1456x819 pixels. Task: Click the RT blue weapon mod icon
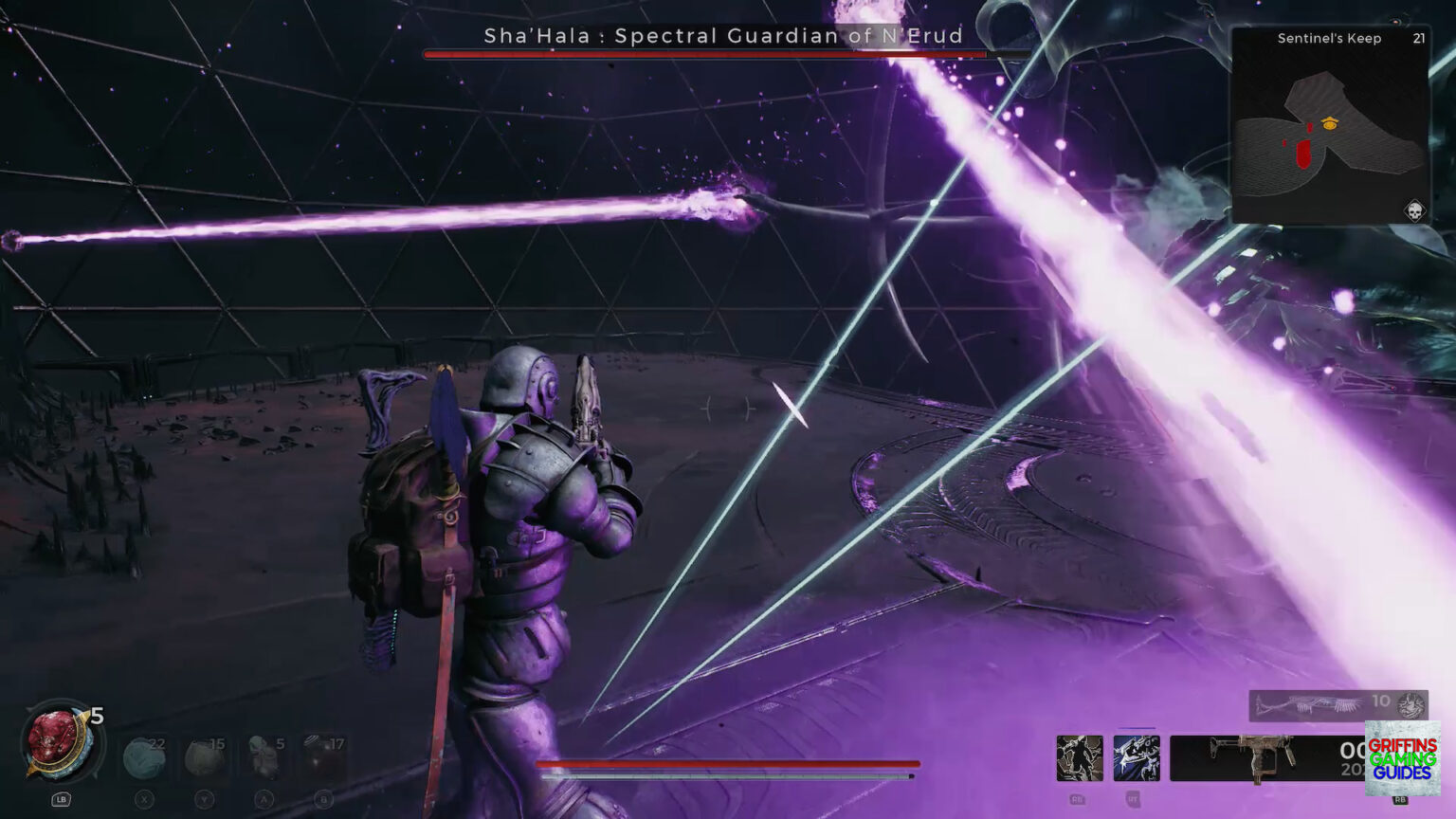tap(1136, 757)
